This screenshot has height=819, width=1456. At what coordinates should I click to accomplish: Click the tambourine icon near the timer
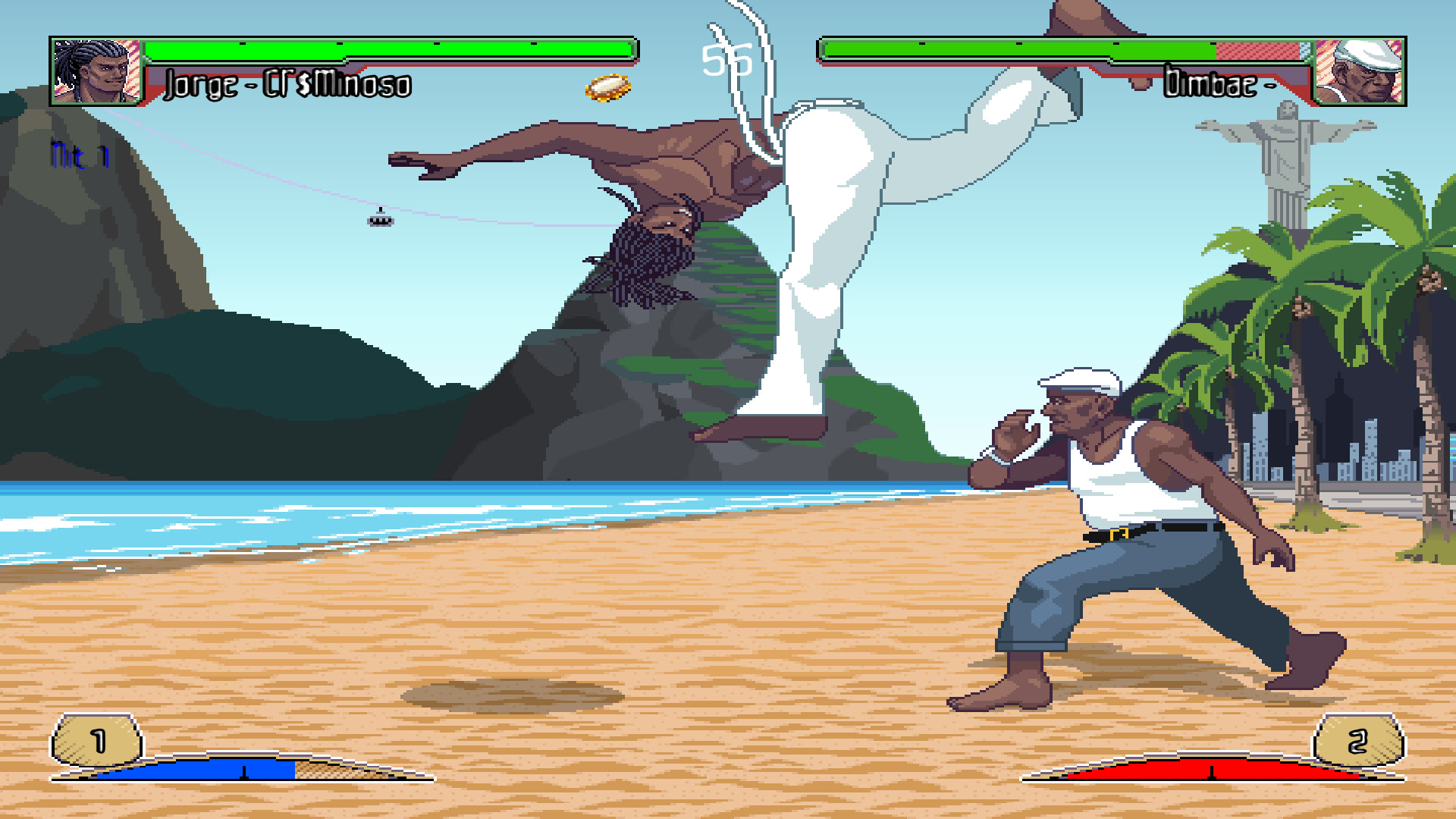point(607,88)
